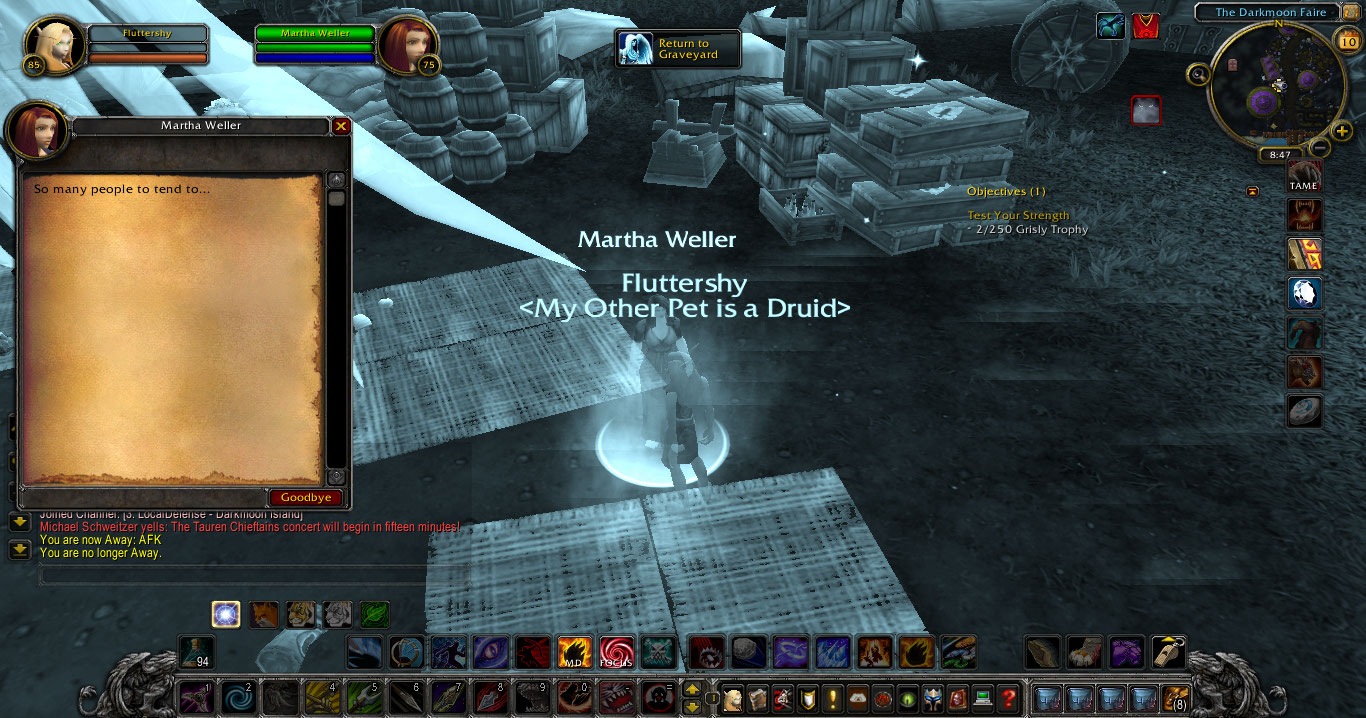Viewport: 1366px width, 718px height.
Task: Activate the green leaf aspect icon
Action: point(375,614)
